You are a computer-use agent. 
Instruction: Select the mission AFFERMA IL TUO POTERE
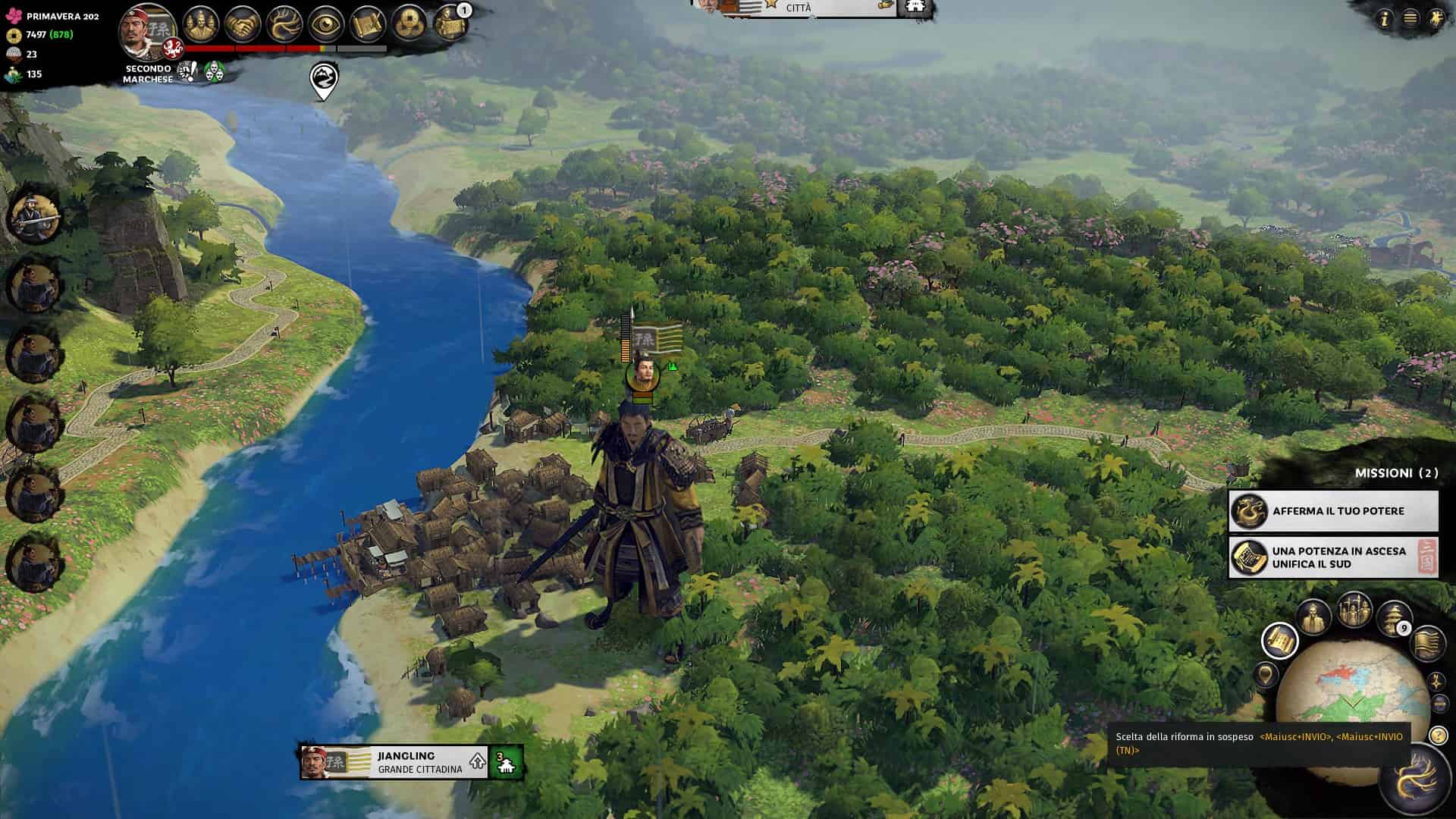pos(1333,511)
